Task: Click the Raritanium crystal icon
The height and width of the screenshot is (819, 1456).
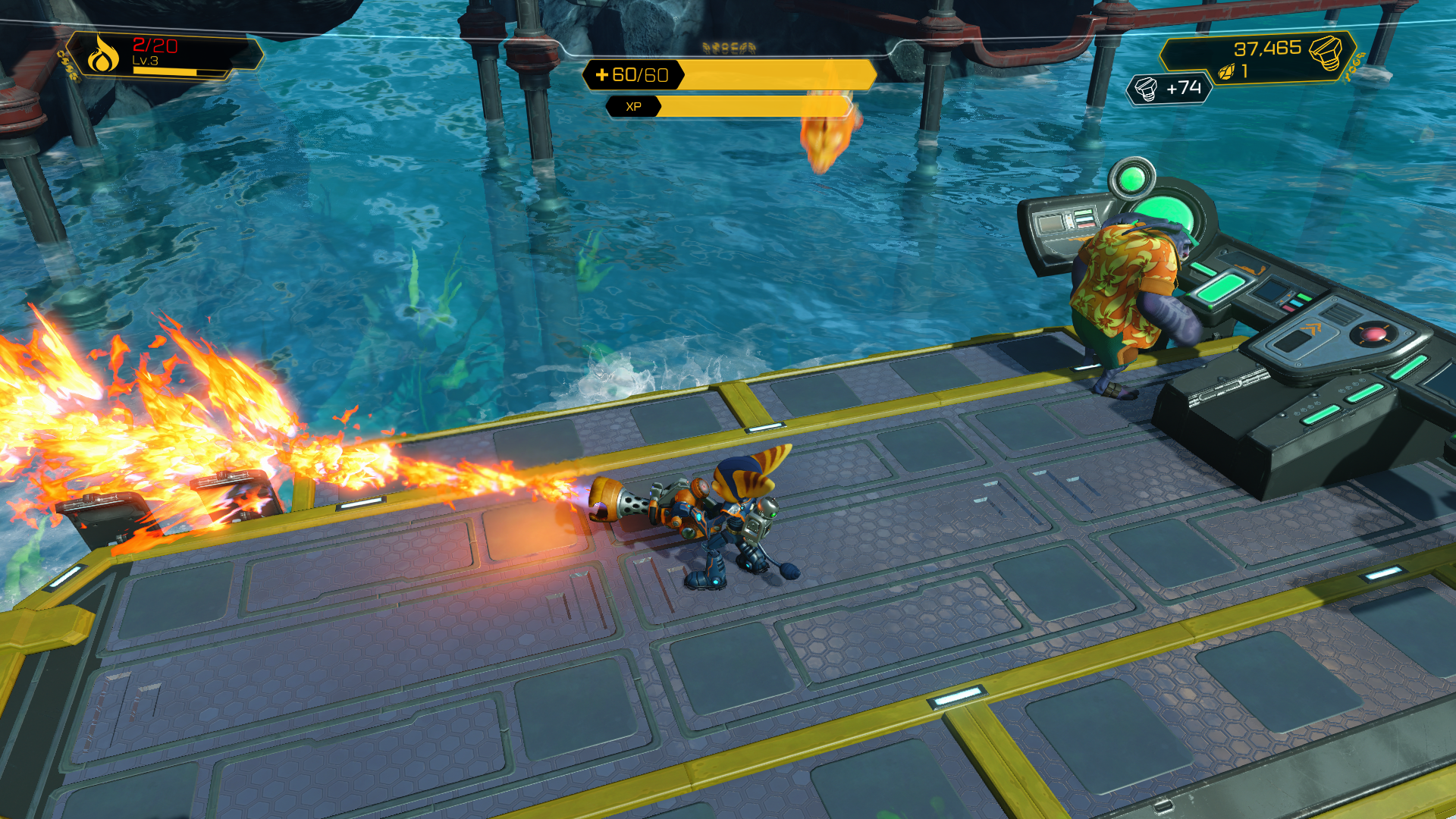Action: coord(1226,72)
